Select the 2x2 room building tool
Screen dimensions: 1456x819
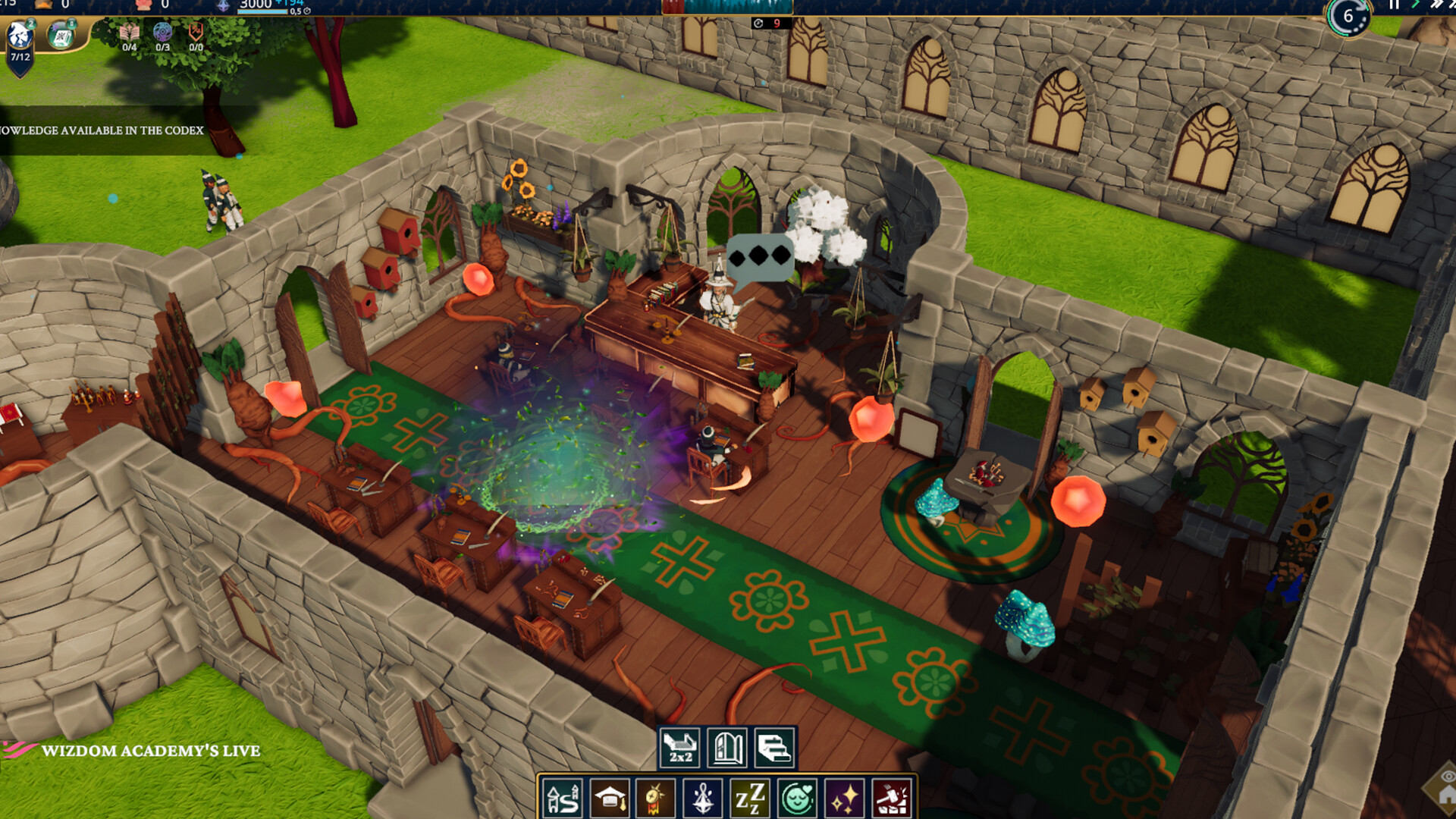click(x=680, y=748)
